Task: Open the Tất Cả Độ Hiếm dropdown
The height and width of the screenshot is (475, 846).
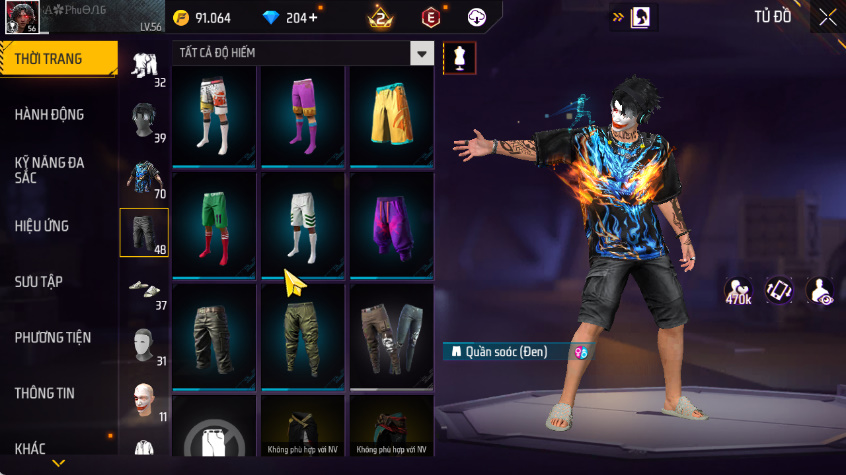Action: click(423, 54)
